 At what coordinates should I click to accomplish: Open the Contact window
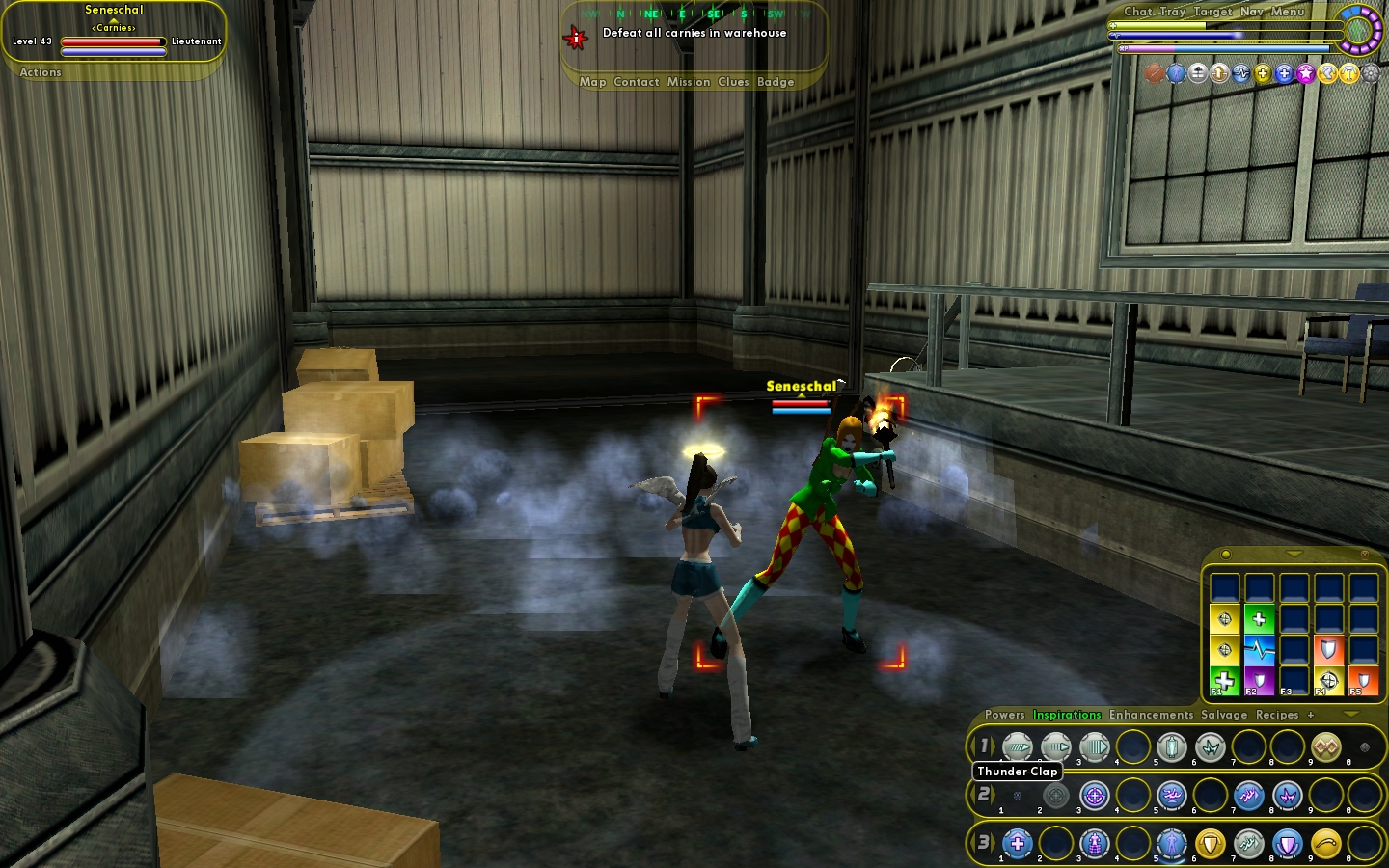pos(636,82)
